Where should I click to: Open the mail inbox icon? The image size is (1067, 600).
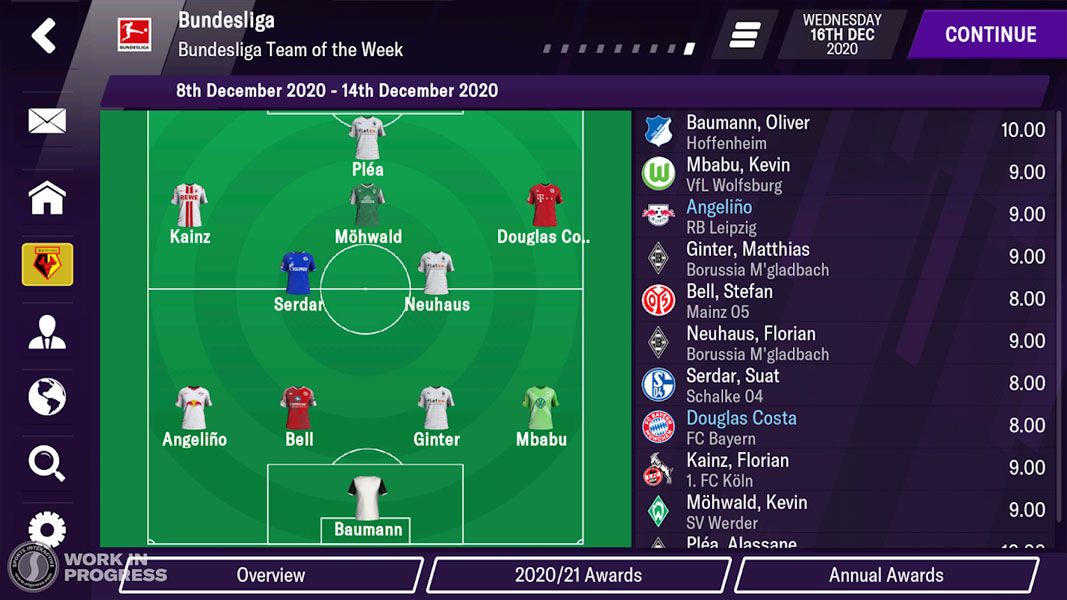(x=47, y=122)
